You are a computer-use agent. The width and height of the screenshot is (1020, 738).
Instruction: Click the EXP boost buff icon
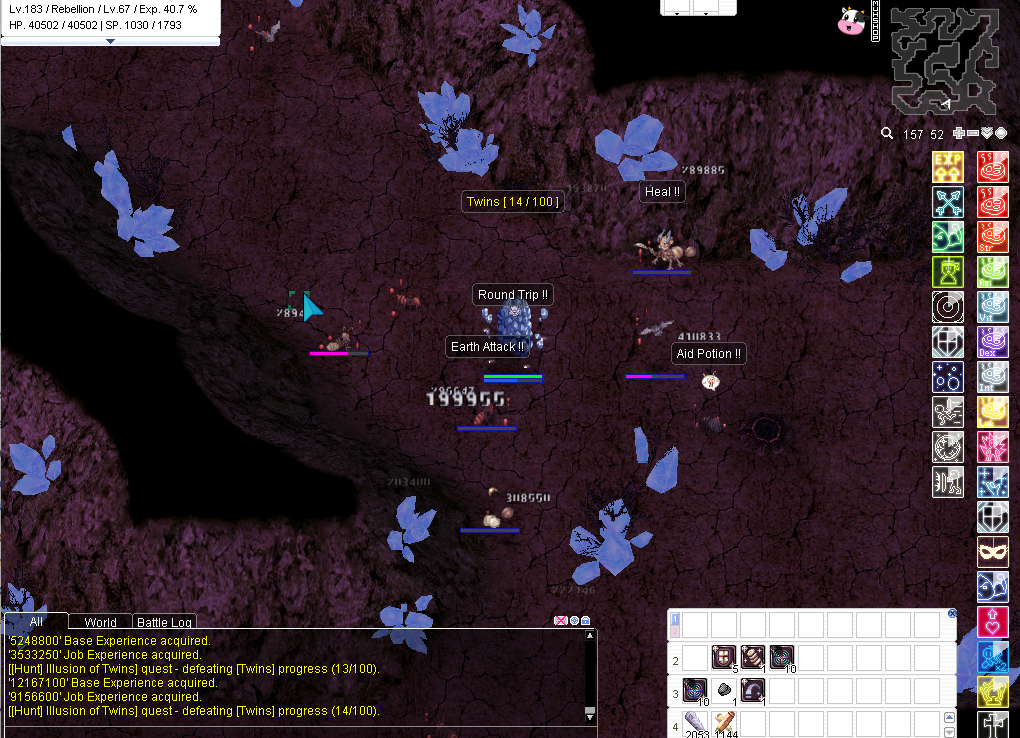pos(947,166)
